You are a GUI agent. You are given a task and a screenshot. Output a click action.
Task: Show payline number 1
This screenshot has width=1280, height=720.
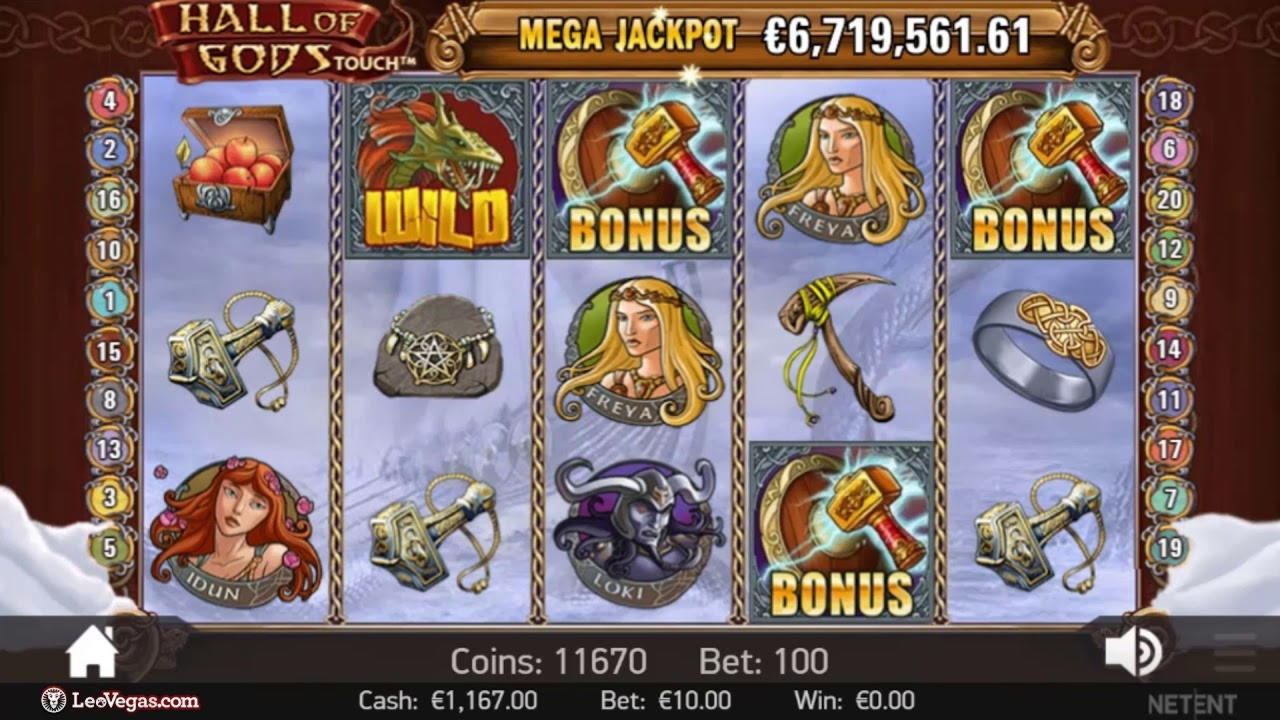coord(109,299)
